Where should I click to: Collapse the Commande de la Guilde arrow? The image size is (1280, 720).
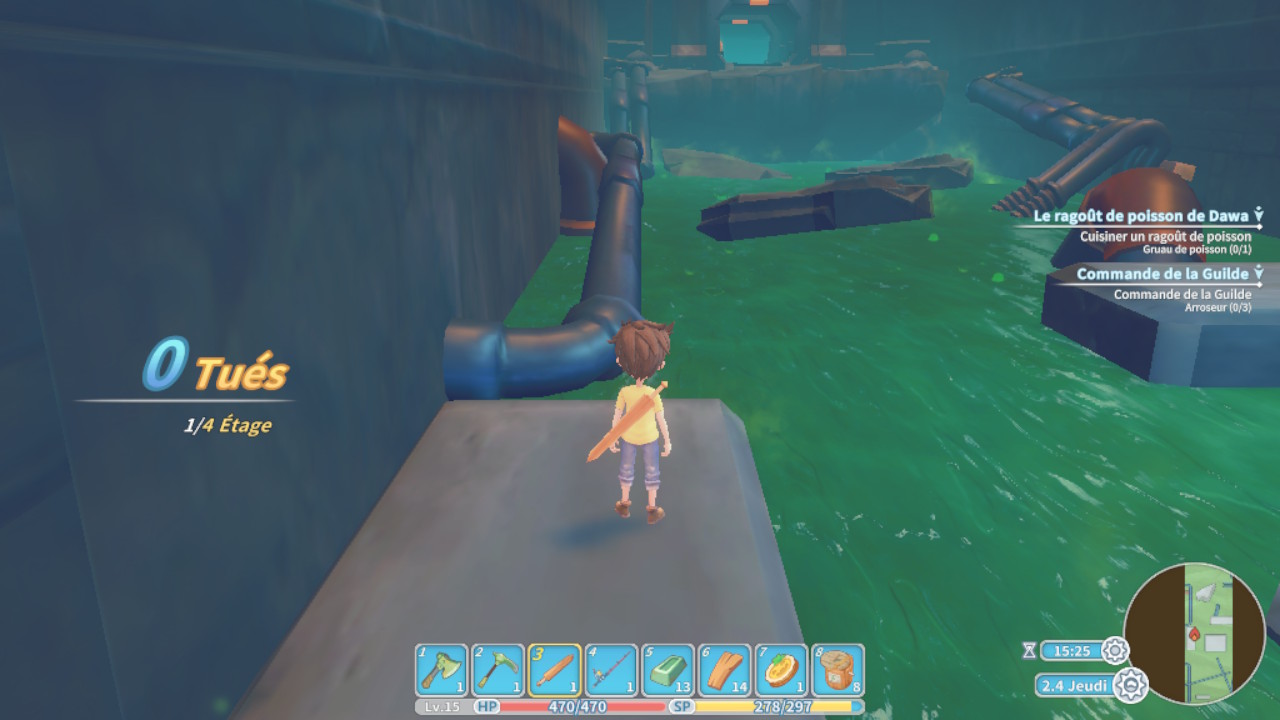point(1258,273)
